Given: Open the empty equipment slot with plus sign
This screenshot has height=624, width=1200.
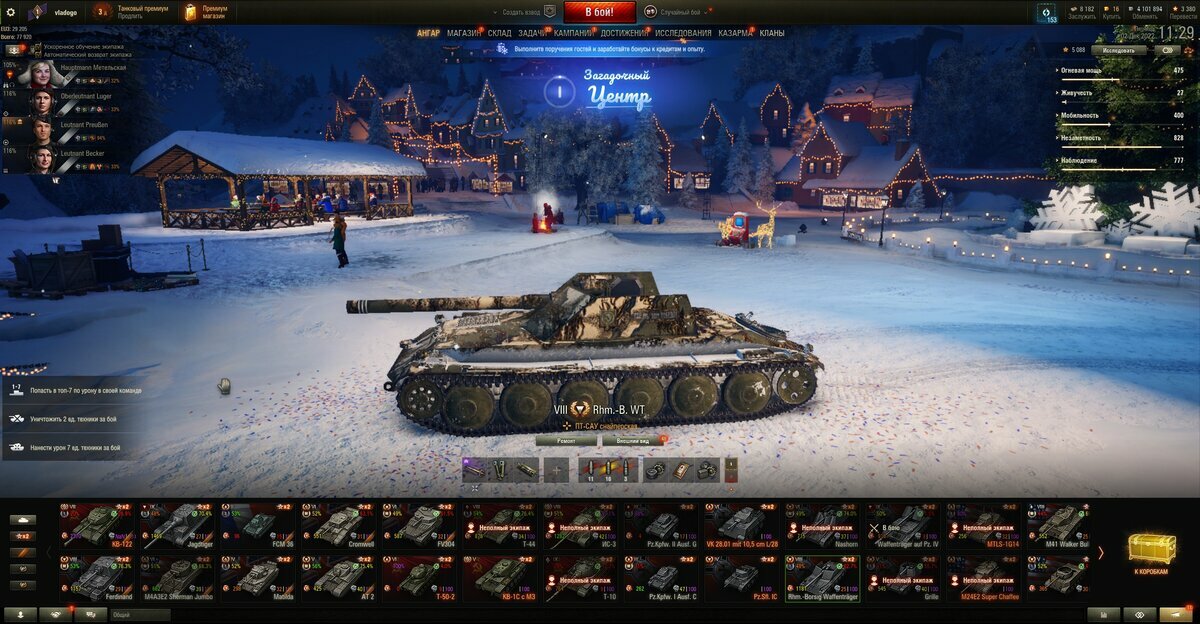Looking at the screenshot, I should (x=557, y=469).
